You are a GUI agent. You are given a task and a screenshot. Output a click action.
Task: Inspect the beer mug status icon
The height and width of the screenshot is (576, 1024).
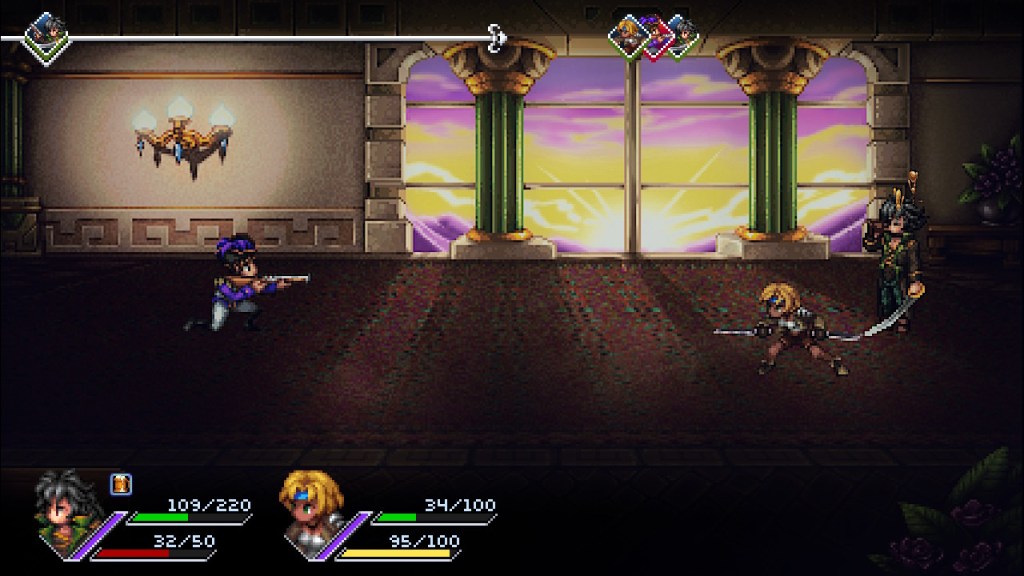(x=120, y=484)
